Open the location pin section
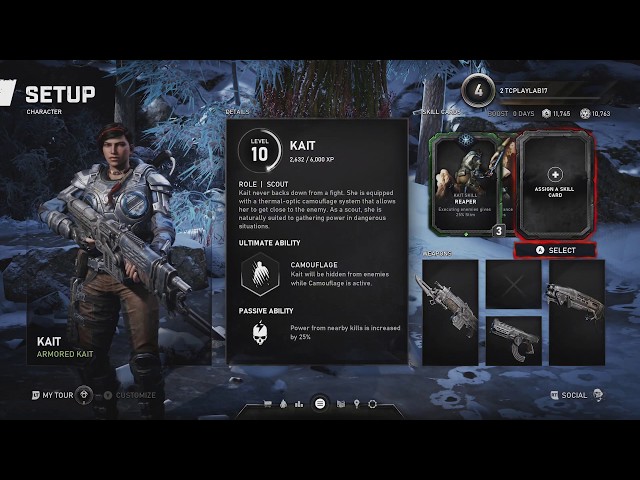The image size is (640, 480). (x=356, y=404)
